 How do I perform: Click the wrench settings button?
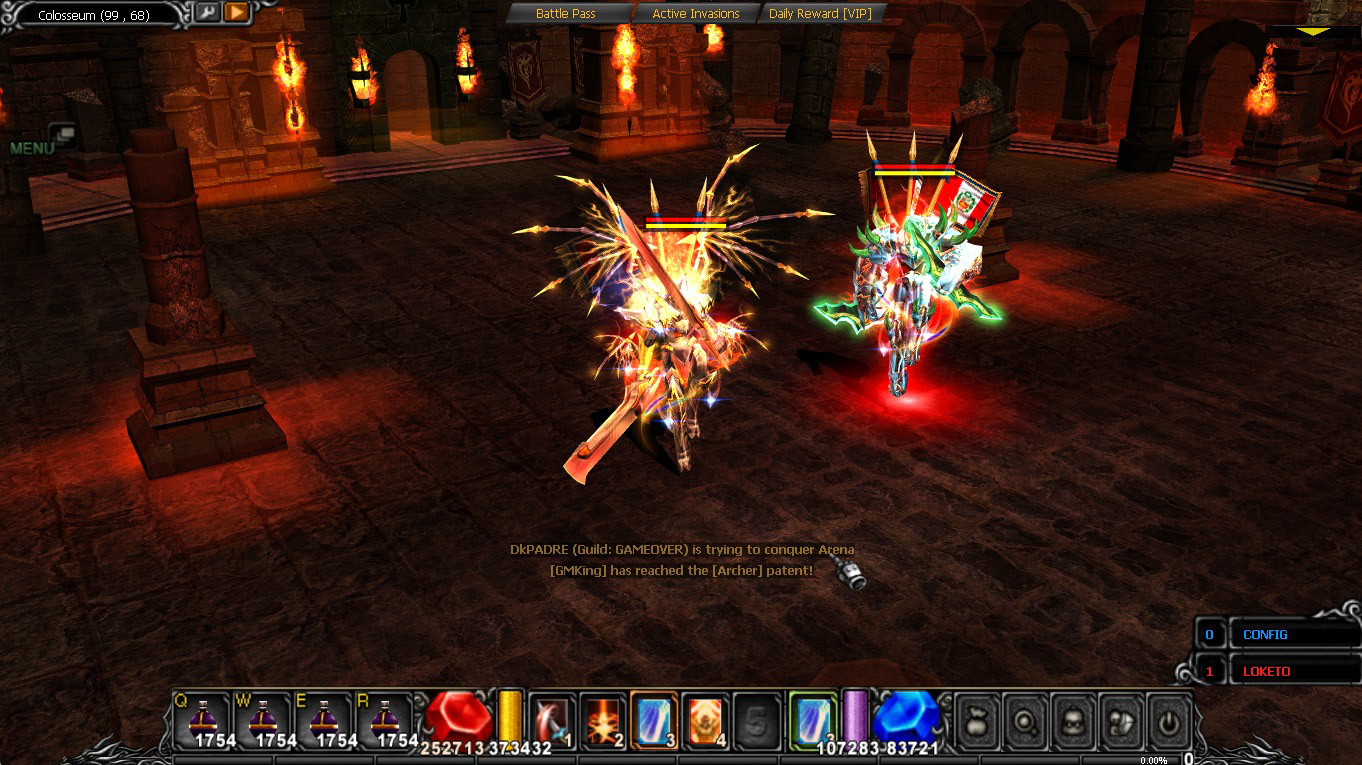208,13
